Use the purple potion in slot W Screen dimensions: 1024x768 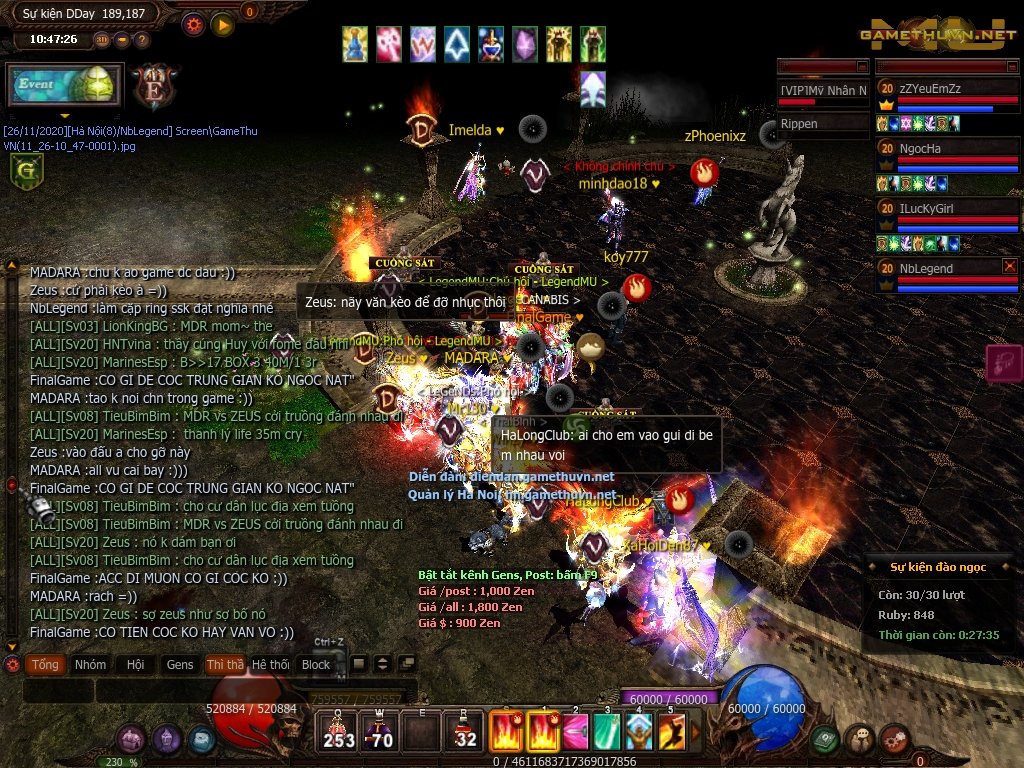coord(380,731)
